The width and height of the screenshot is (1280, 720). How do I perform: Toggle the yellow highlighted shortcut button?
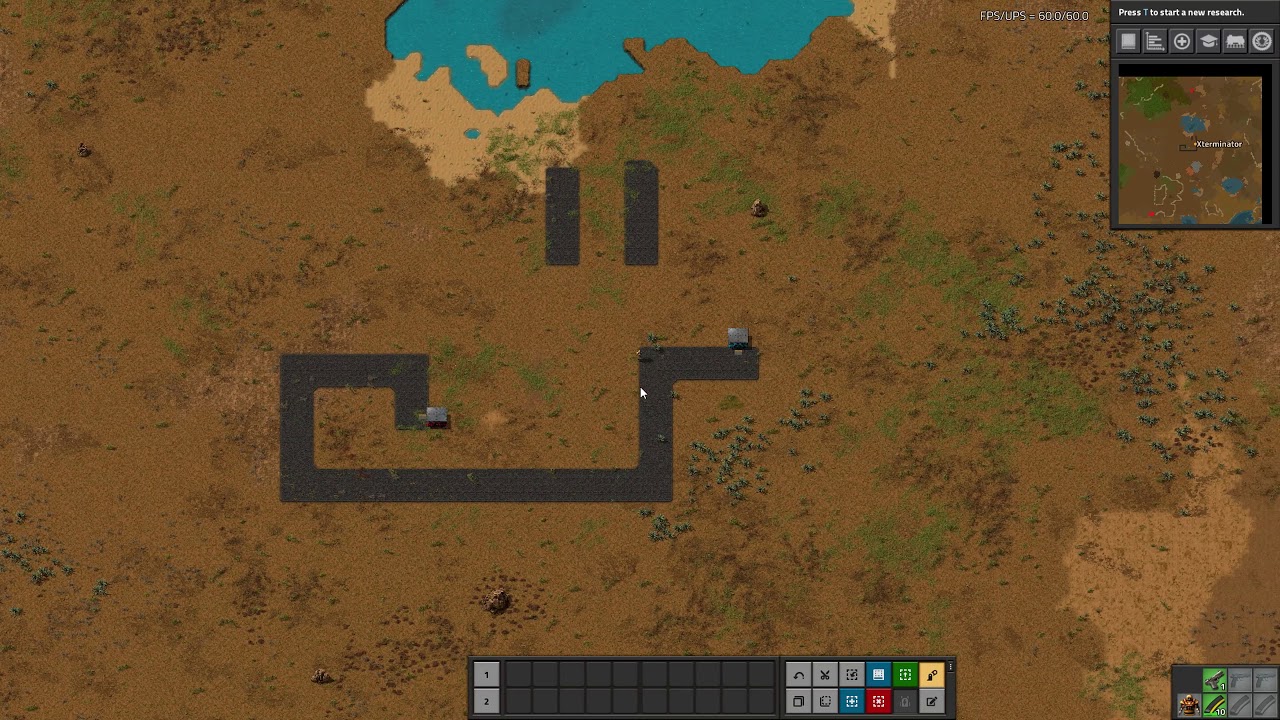tap(931, 675)
